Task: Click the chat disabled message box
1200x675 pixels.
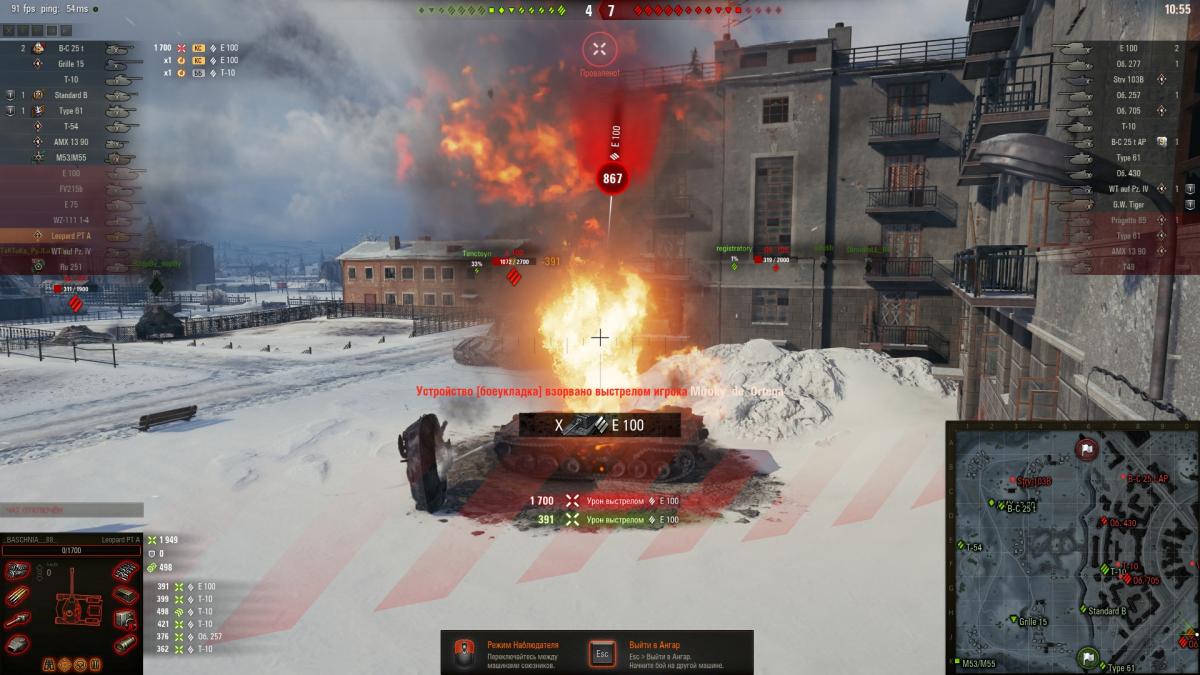Action: tap(70, 510)
